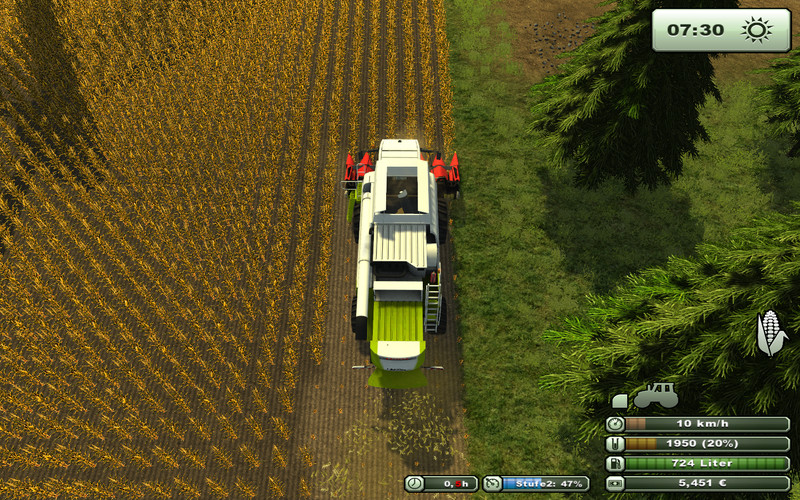Click the corn crop icon
The height and width of the screenshot is (500, 800).
[x=770, y=333]
